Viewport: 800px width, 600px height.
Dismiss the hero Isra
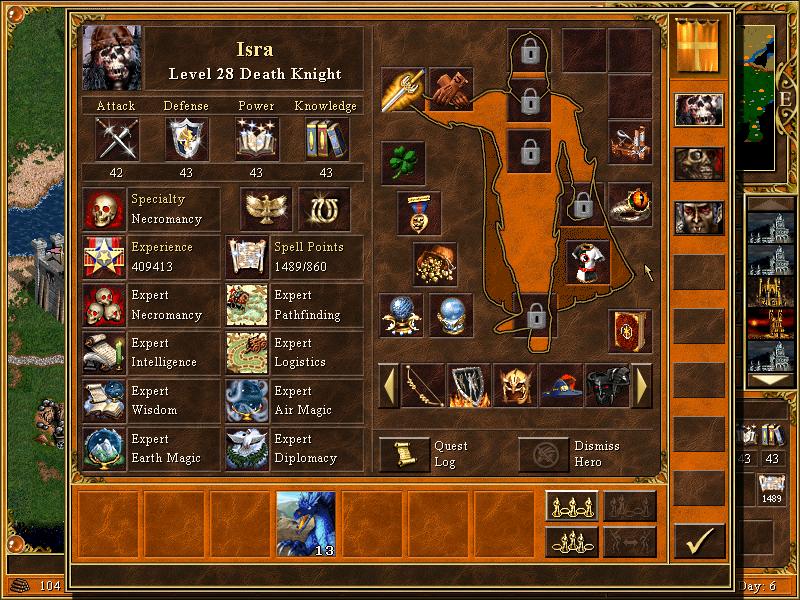point(544,454)
